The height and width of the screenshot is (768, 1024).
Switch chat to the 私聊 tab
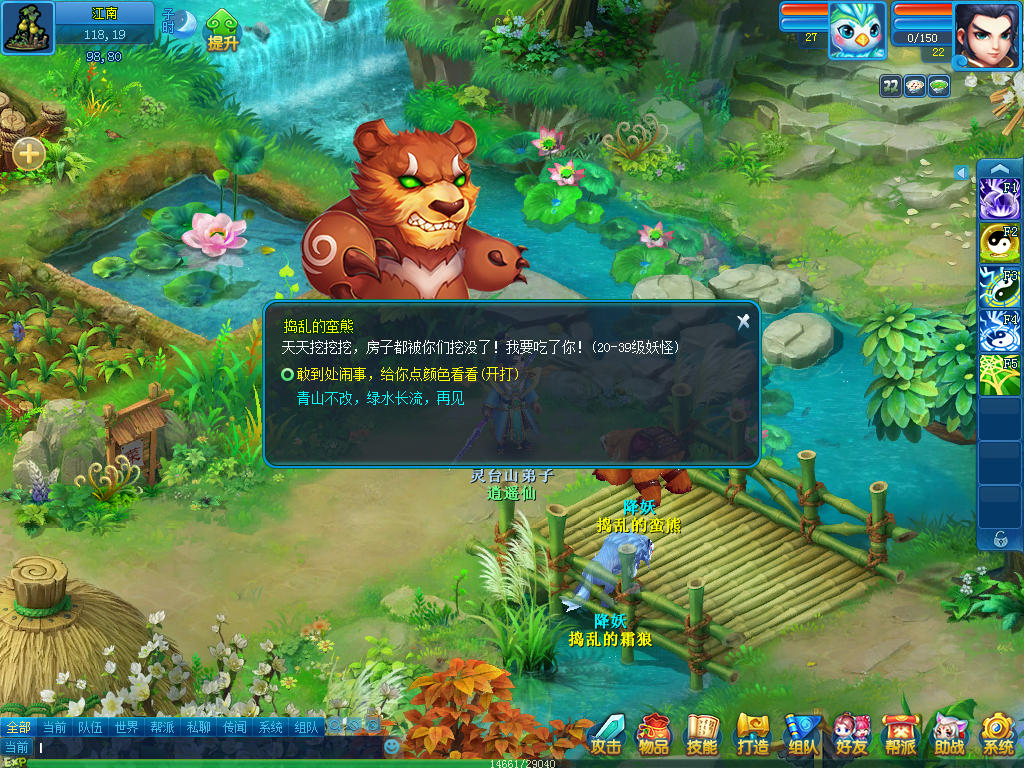coord(198,727)
